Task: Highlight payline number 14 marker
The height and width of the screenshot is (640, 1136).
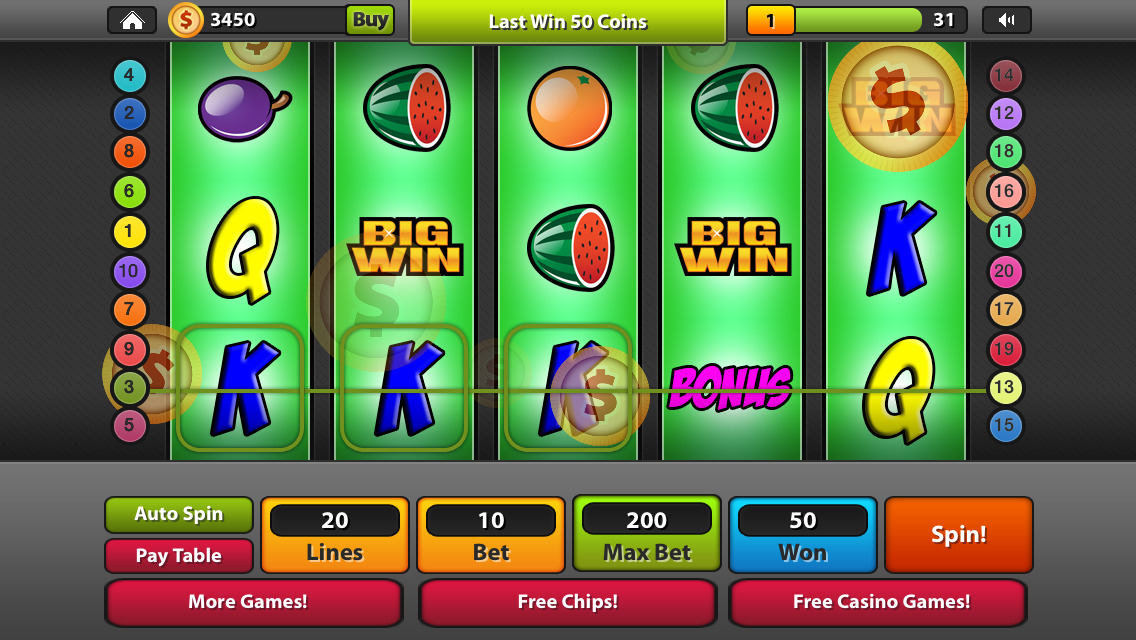Action: click(x=1004, y=75)
